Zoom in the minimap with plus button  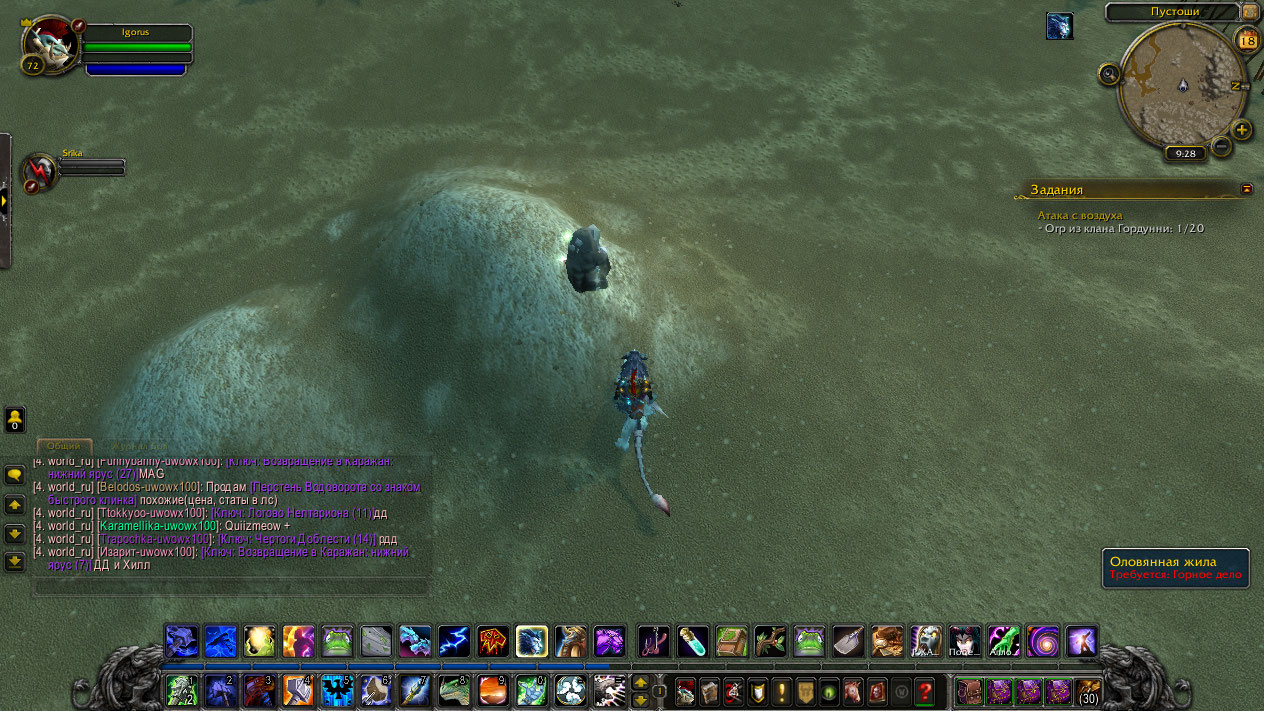[1242, 130]
